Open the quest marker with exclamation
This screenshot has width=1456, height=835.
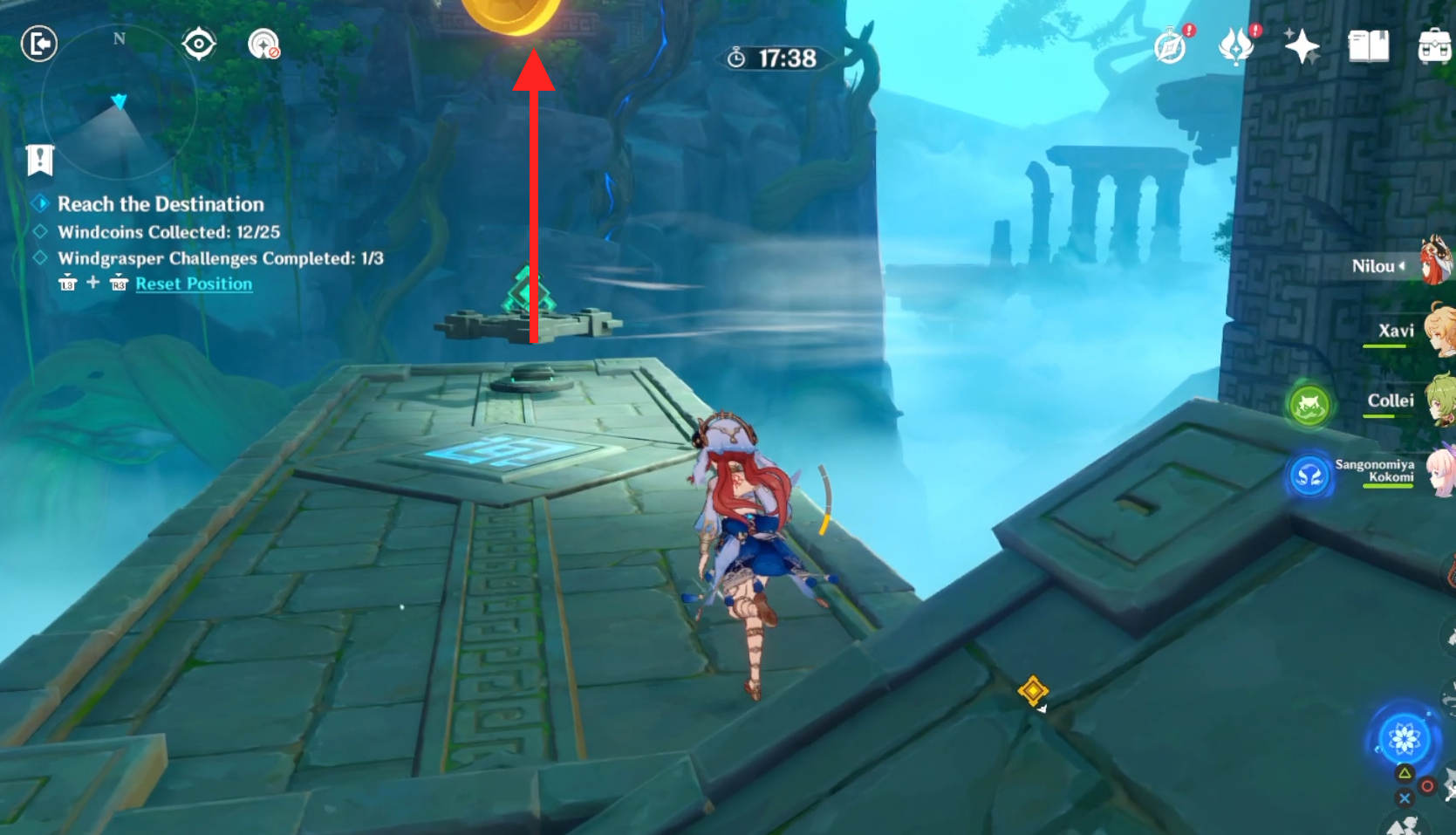click(40, 160)
